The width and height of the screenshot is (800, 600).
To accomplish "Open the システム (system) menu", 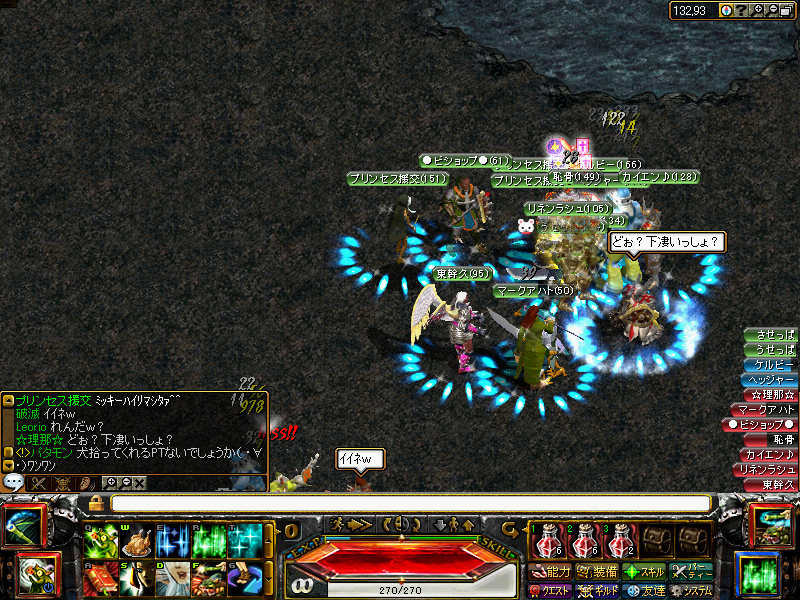I will click(691, 591).
